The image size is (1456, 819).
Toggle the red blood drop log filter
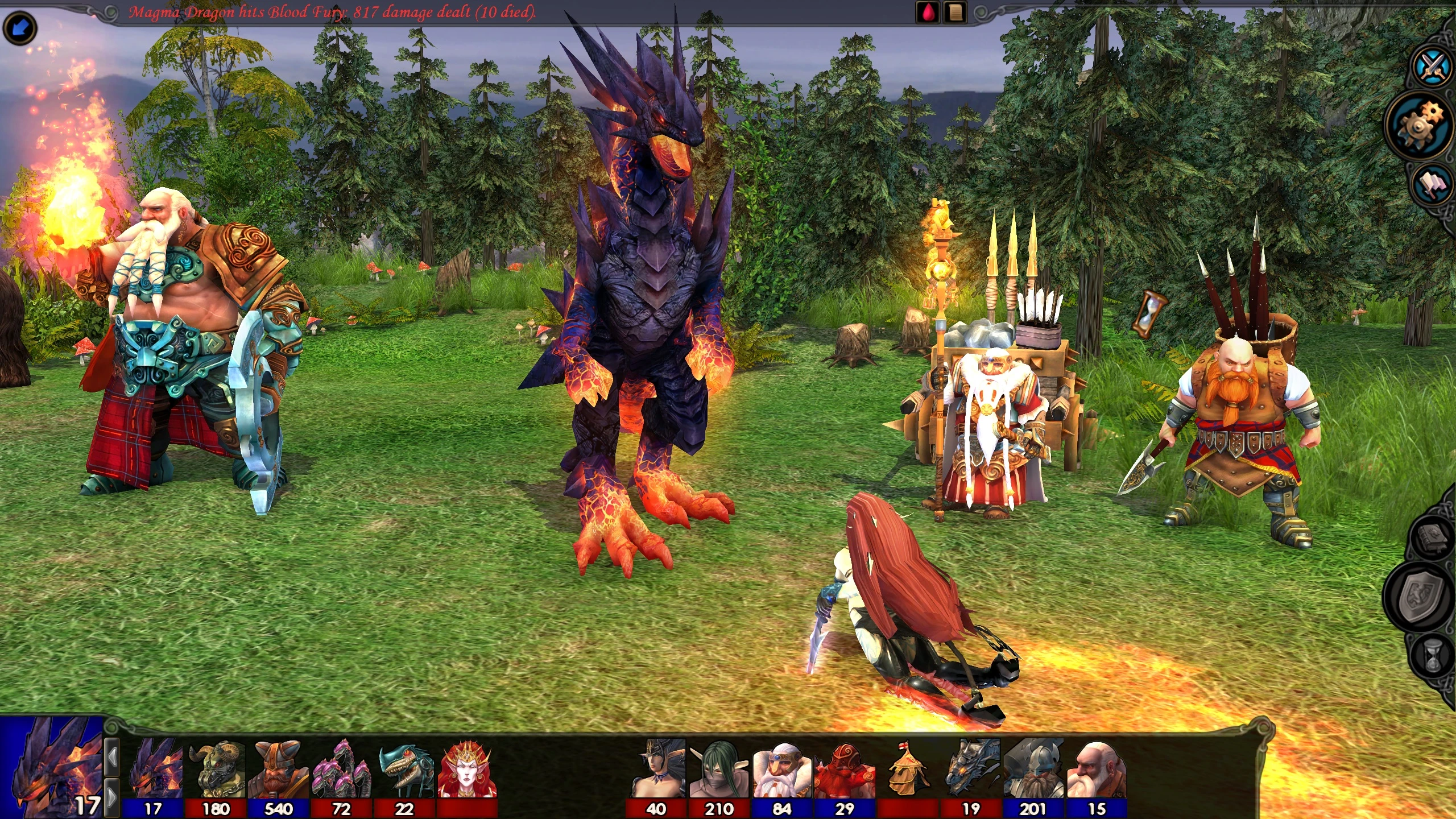point(928,13)
